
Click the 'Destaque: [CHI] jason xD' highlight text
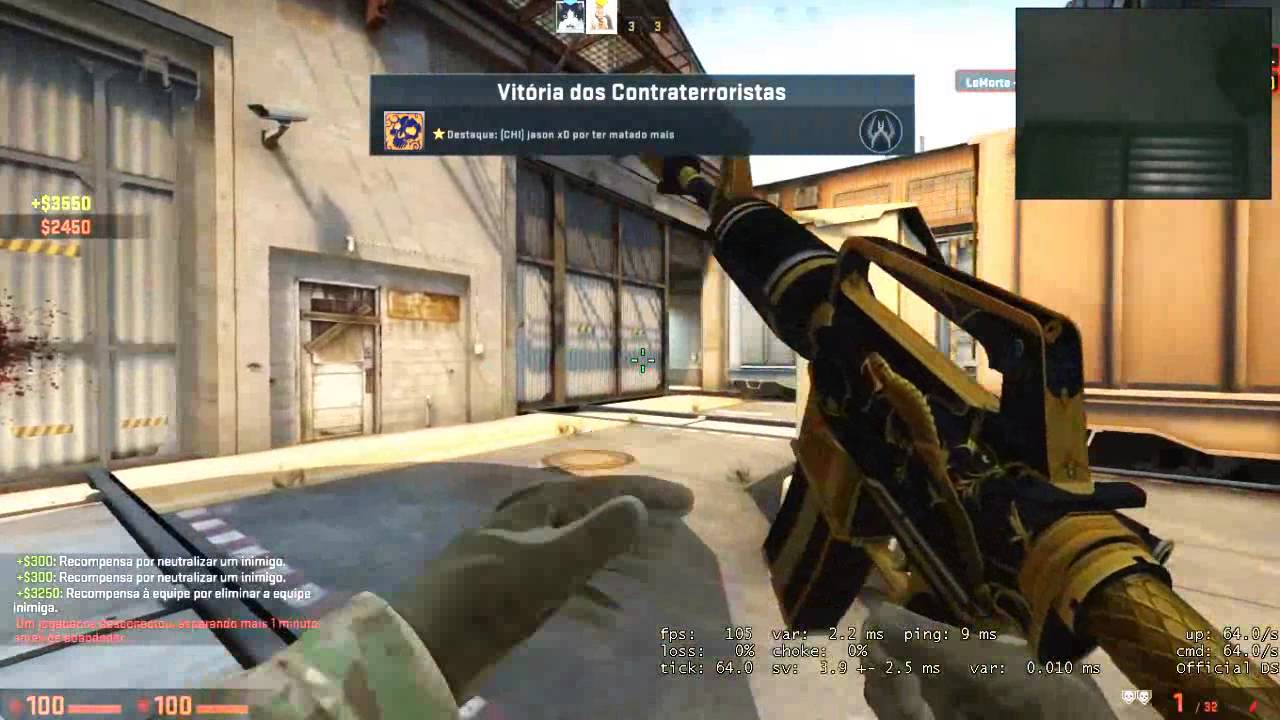(x=560, y=132)
